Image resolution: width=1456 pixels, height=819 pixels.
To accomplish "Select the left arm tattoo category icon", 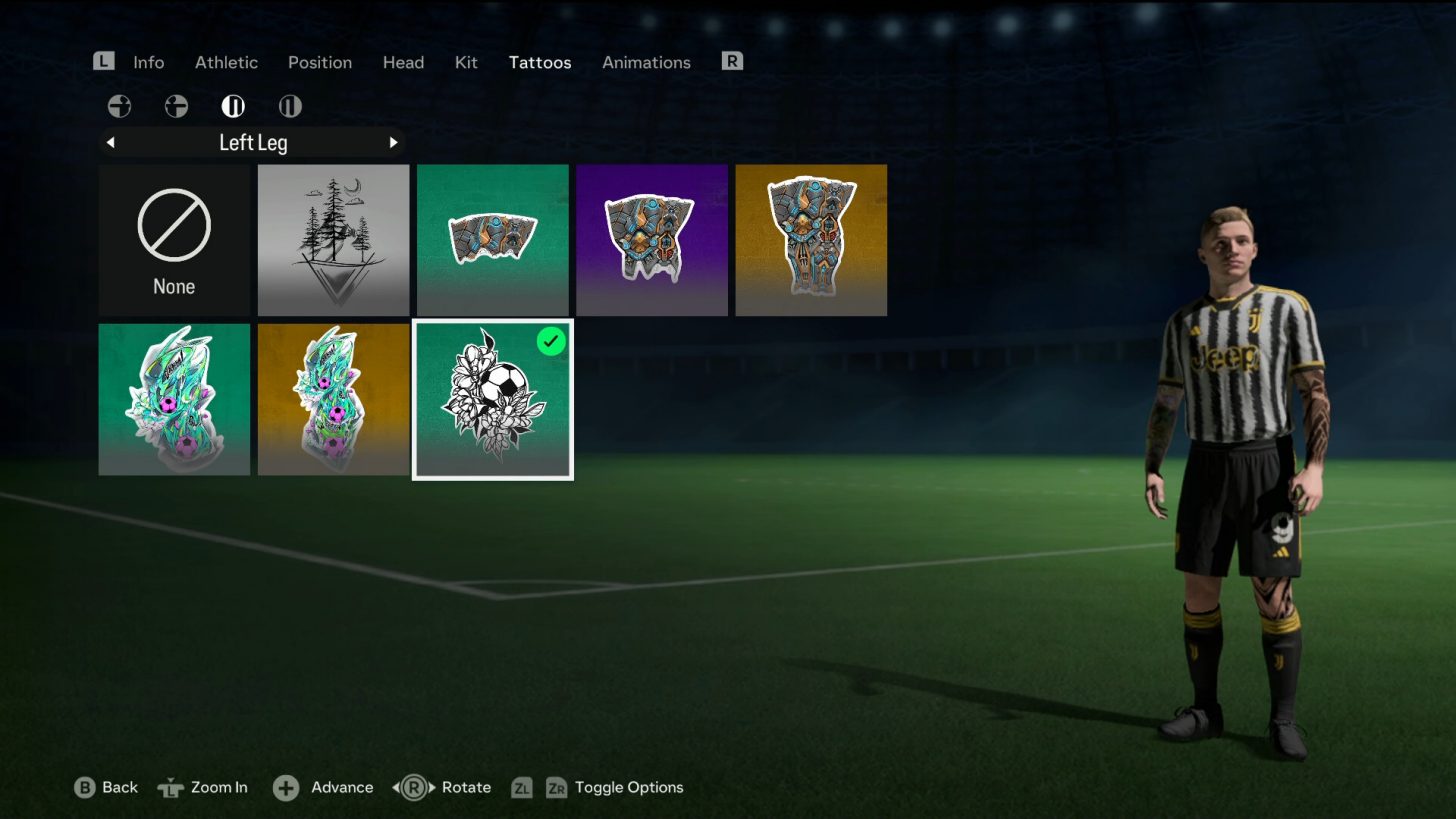I will pyautogui.click(x=119, y=106).
